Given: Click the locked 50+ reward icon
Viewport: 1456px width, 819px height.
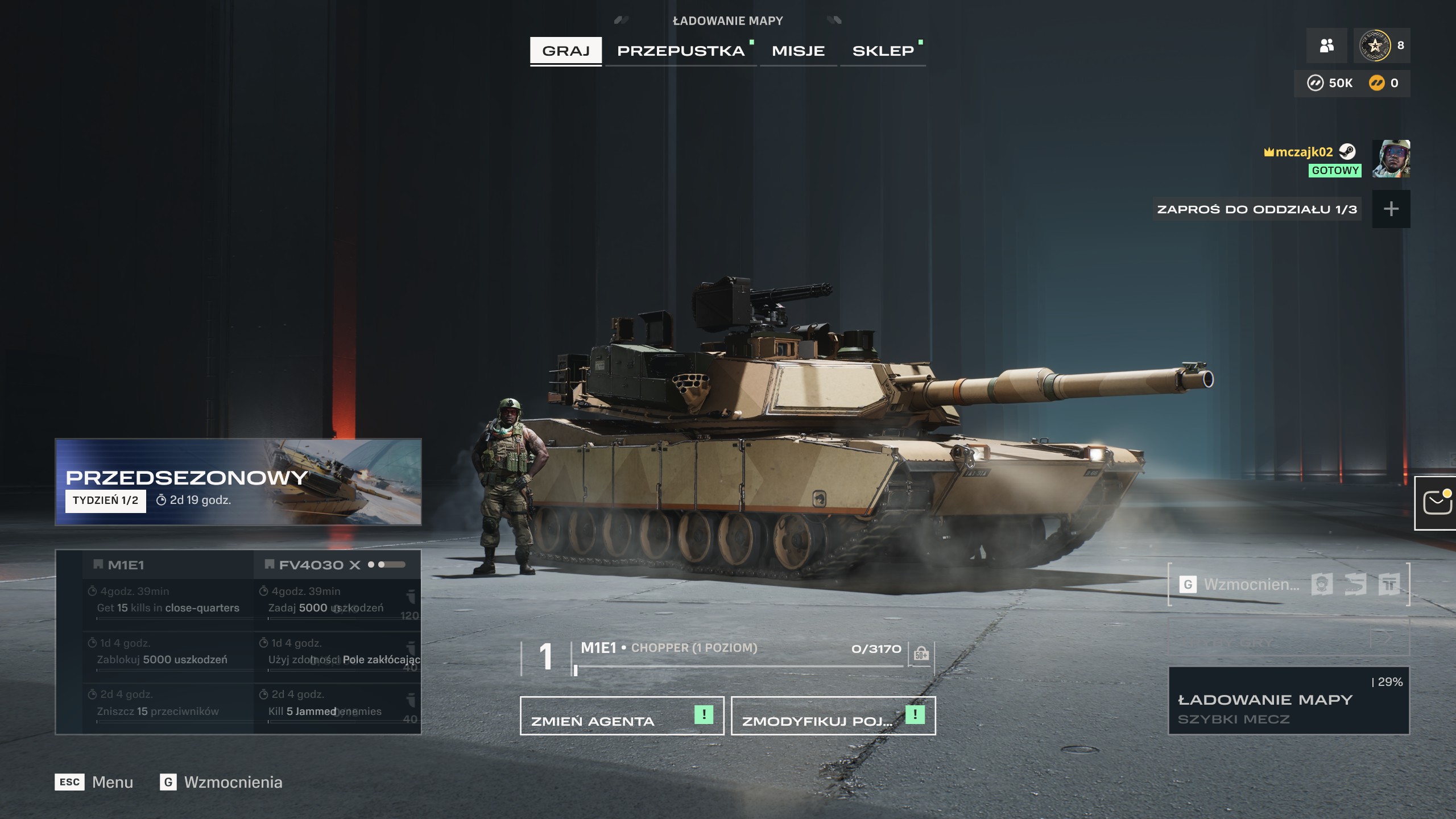Looking at the screenshot, I should [921, 654].
